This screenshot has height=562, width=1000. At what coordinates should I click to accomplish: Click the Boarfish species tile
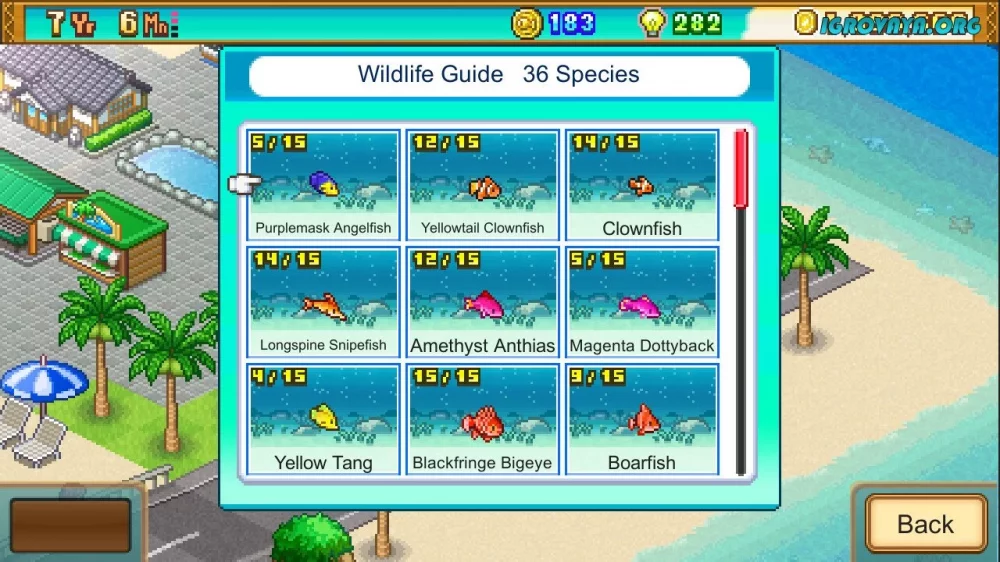(x=642, y=419)
